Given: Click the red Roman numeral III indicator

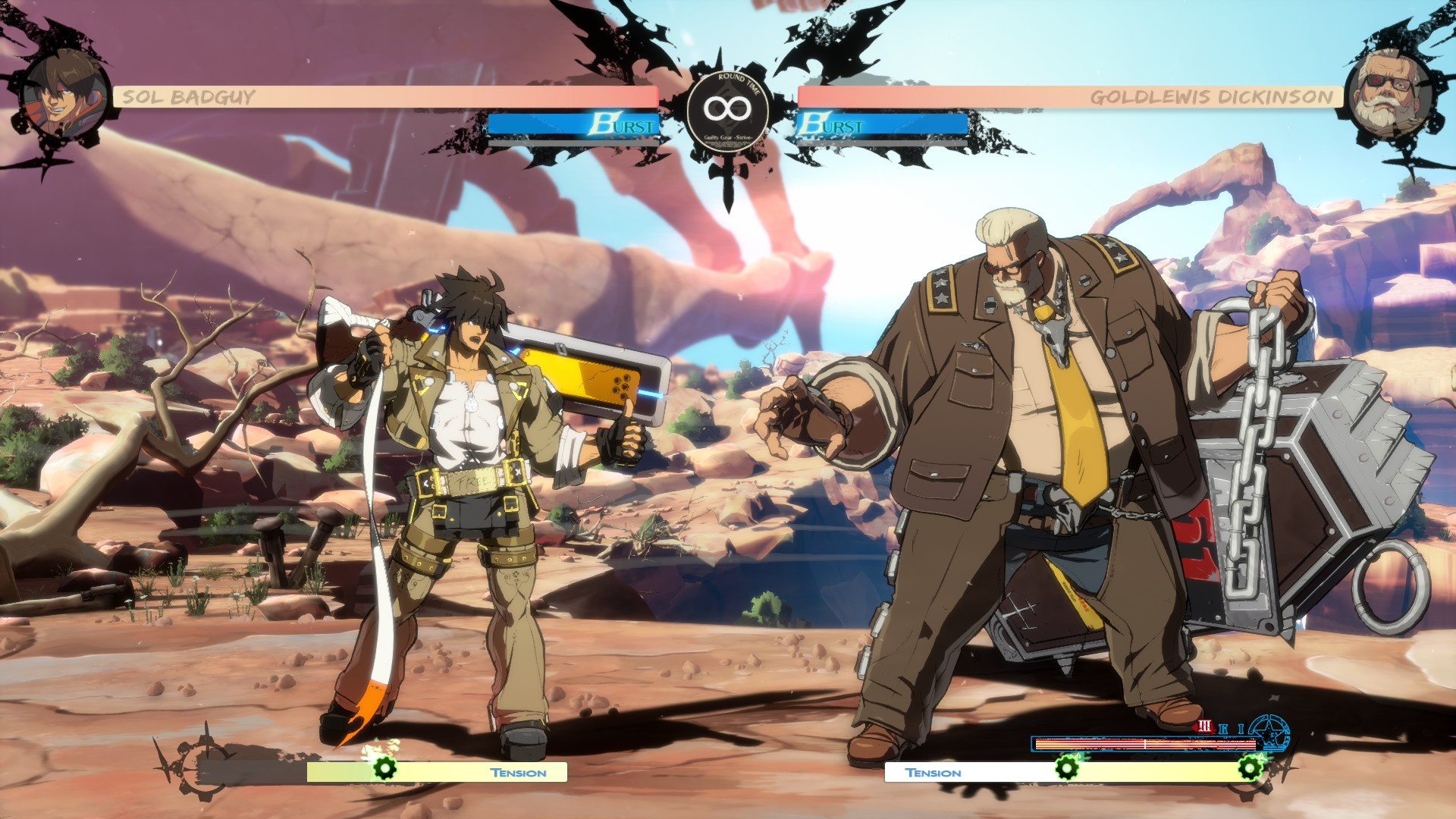Looking at the screenshot, I should point(1204,727).
